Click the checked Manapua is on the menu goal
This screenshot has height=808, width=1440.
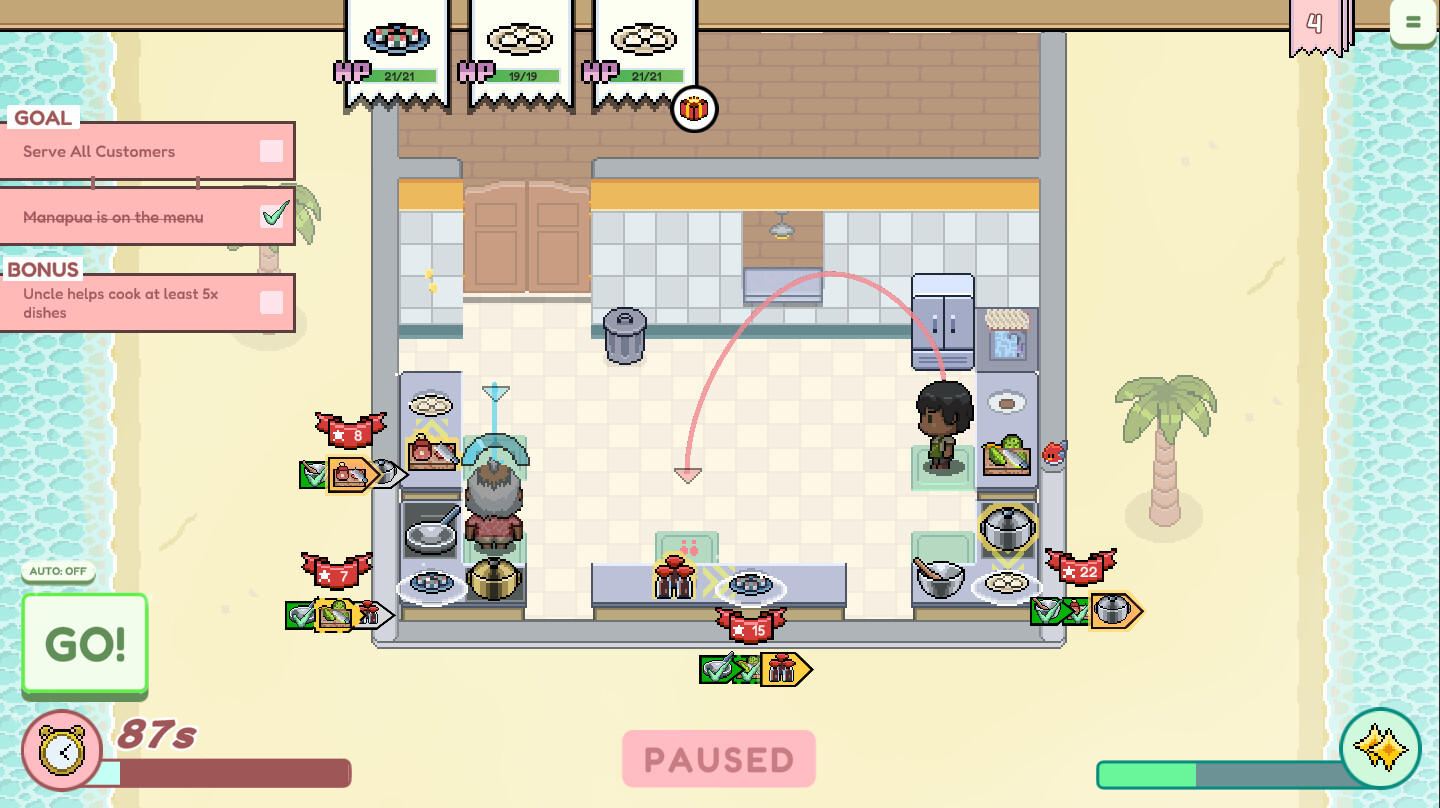272,214
